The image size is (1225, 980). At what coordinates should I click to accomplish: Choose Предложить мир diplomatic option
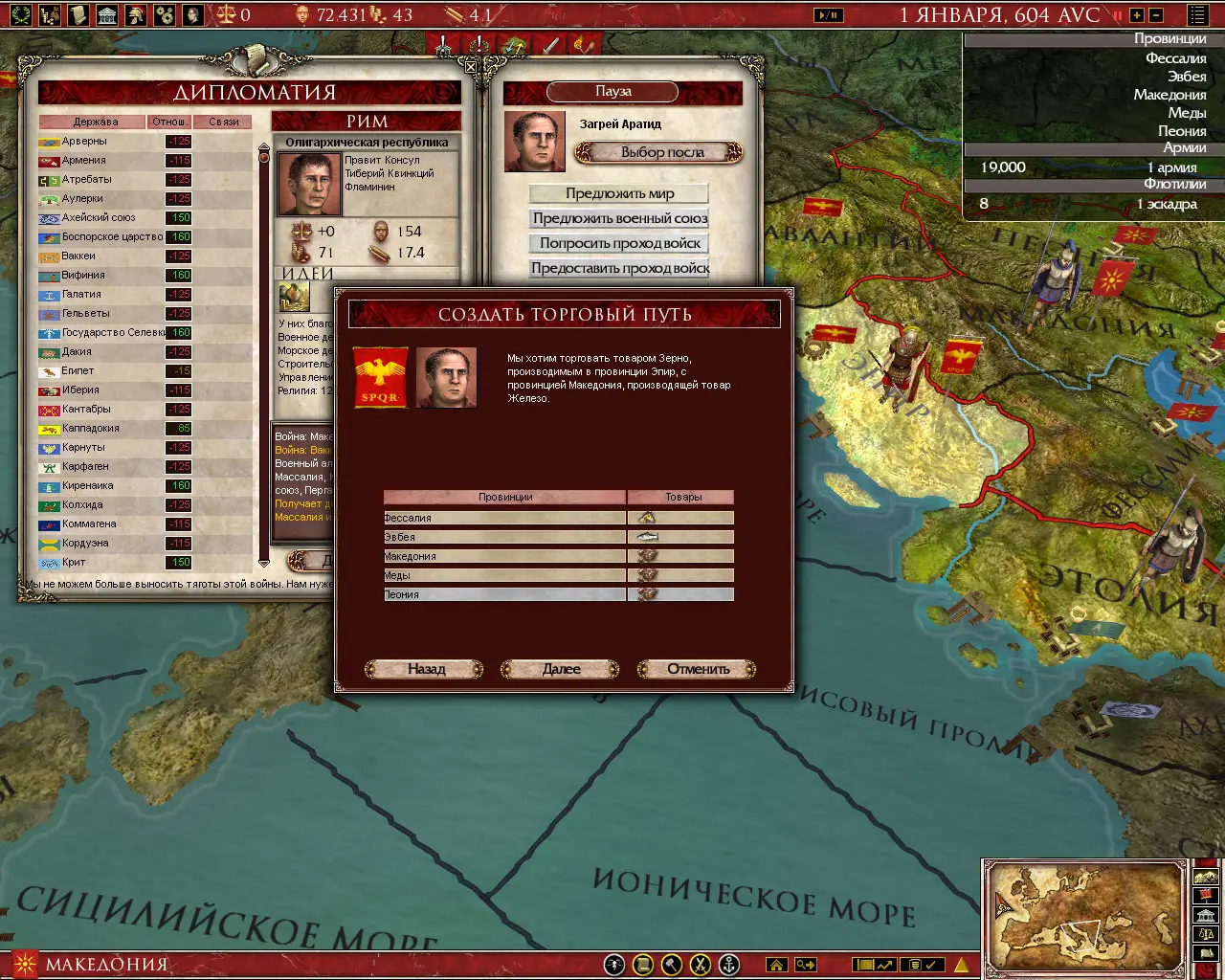tap(619, 193)
